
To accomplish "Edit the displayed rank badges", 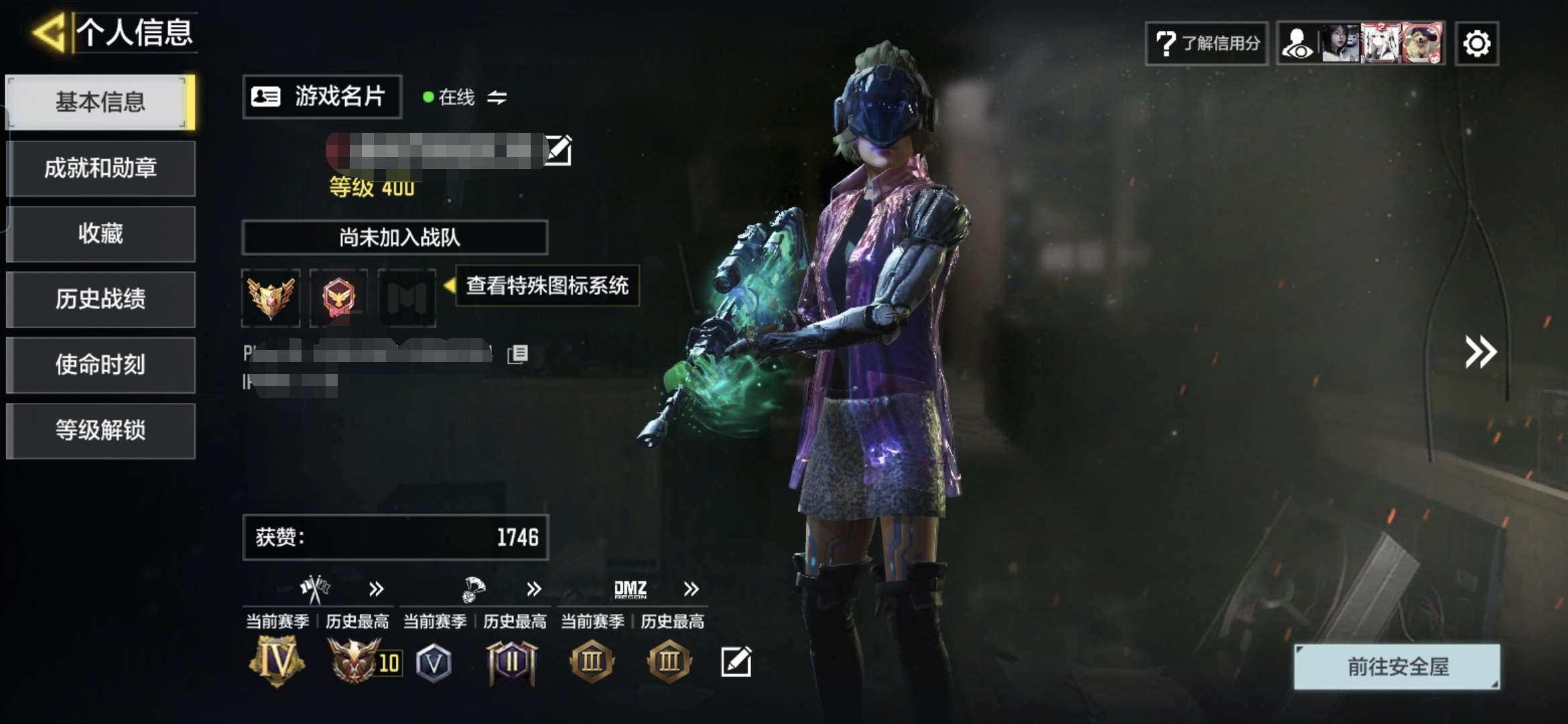I will pyautogui.click(x=736, y=662).
